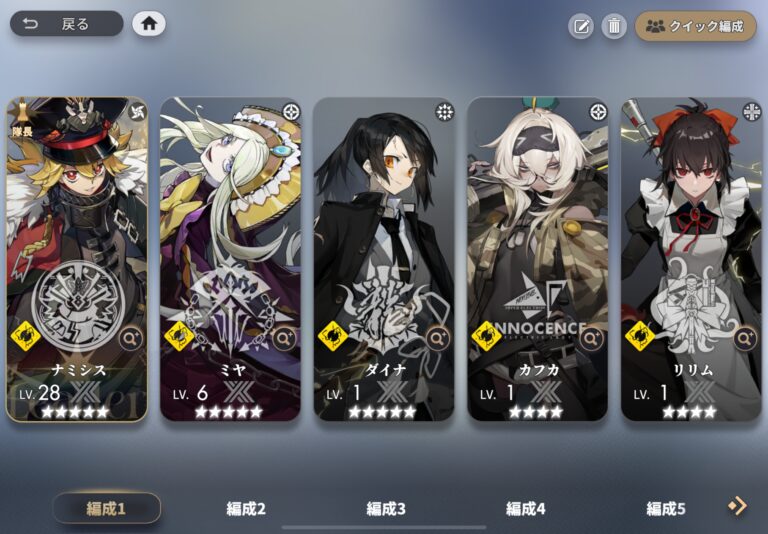Show カフカ details using magnifier icon

tap(592, 339)
